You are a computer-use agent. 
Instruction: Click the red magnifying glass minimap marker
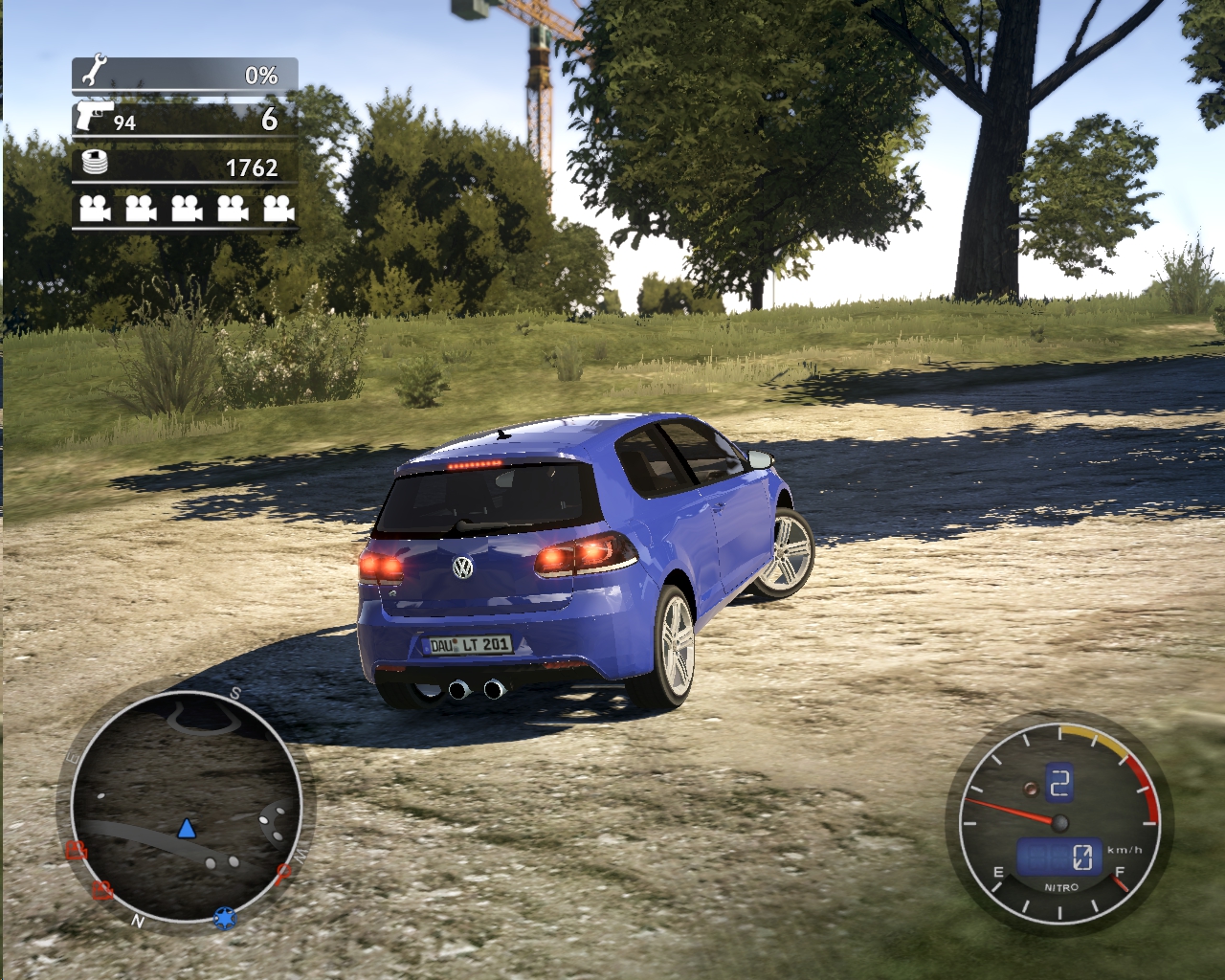pos(283,872)
